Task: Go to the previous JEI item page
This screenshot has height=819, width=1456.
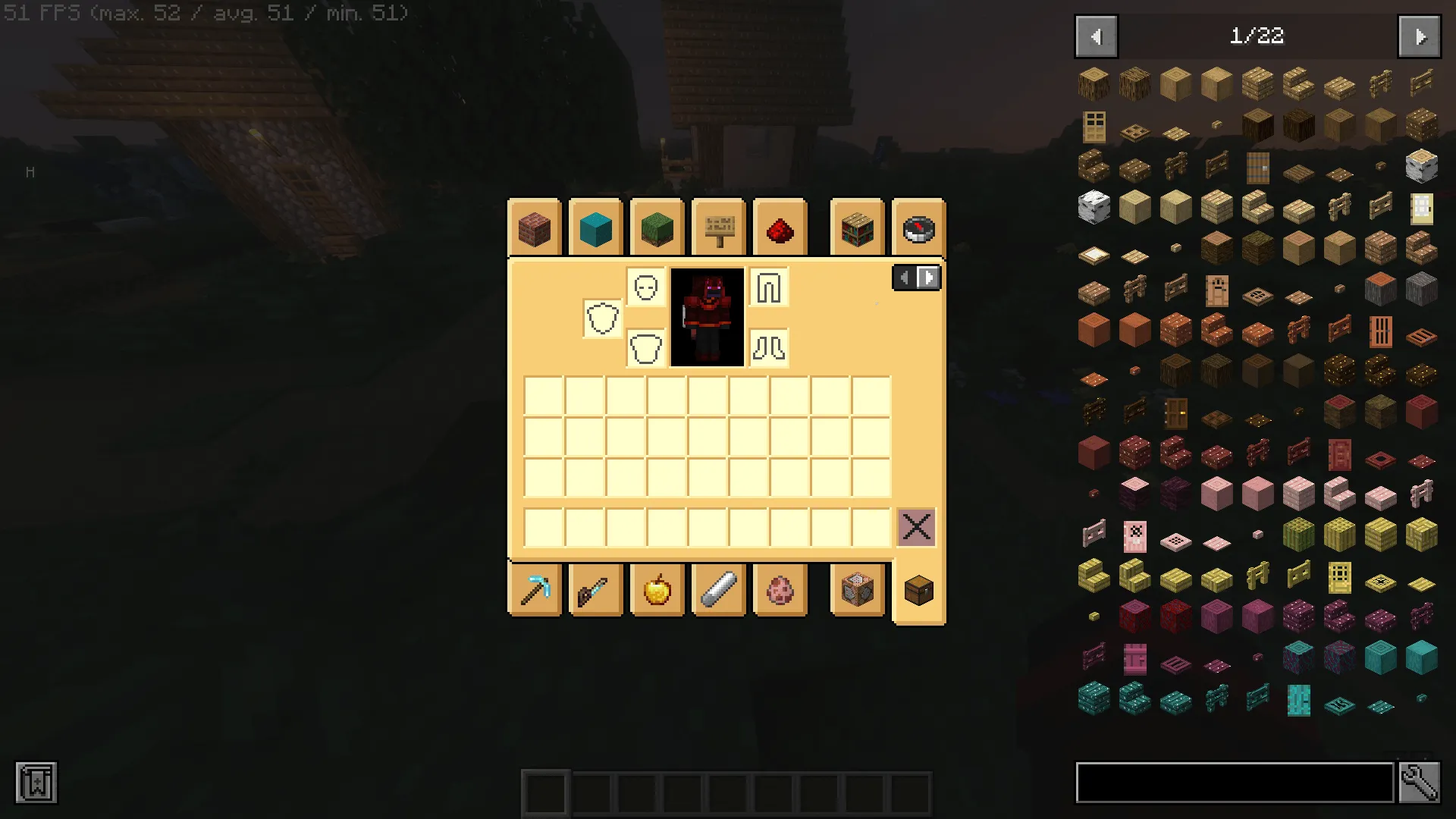Action: (1095, 36)
